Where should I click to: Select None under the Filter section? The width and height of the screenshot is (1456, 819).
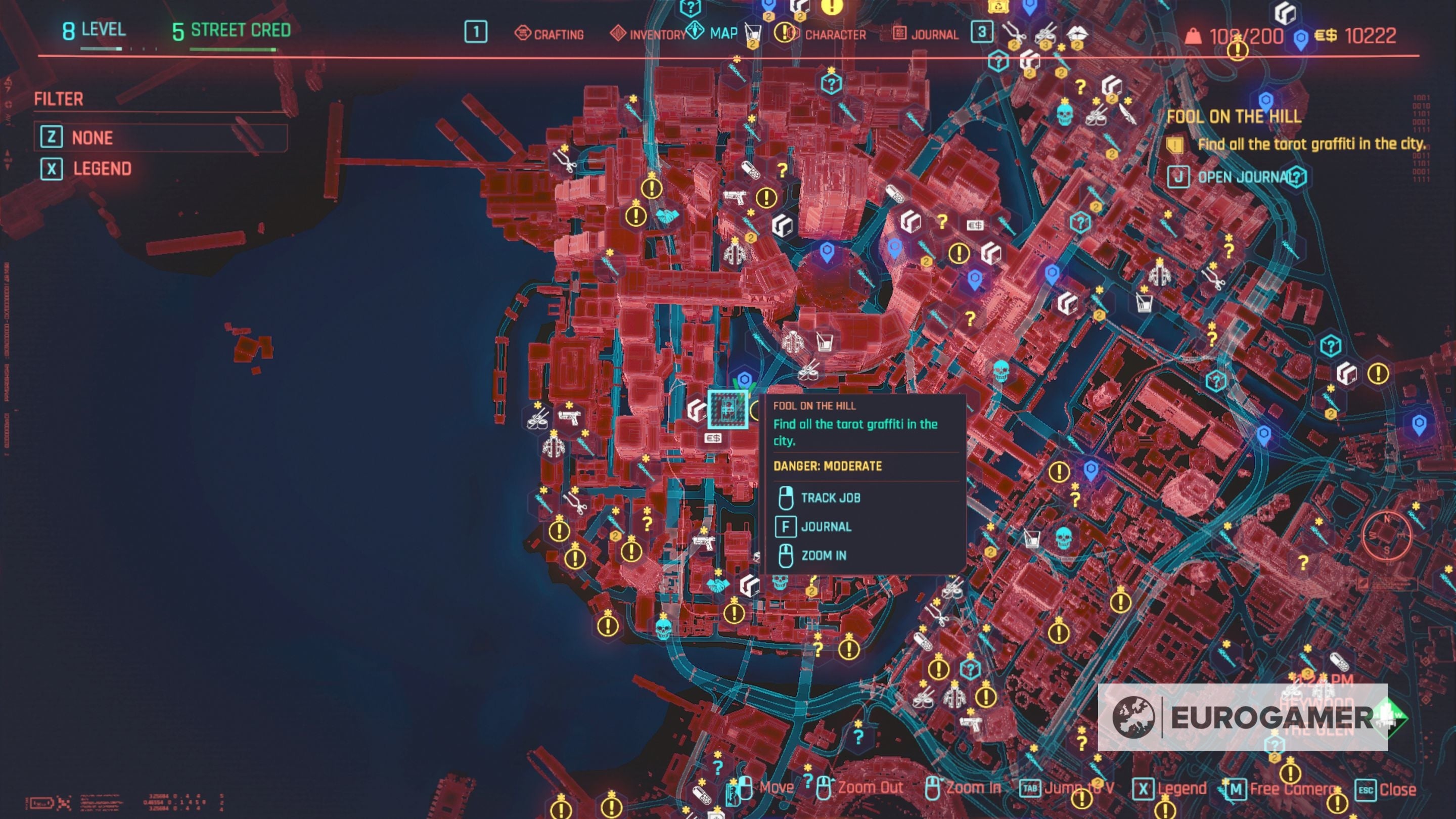[92, 138]
